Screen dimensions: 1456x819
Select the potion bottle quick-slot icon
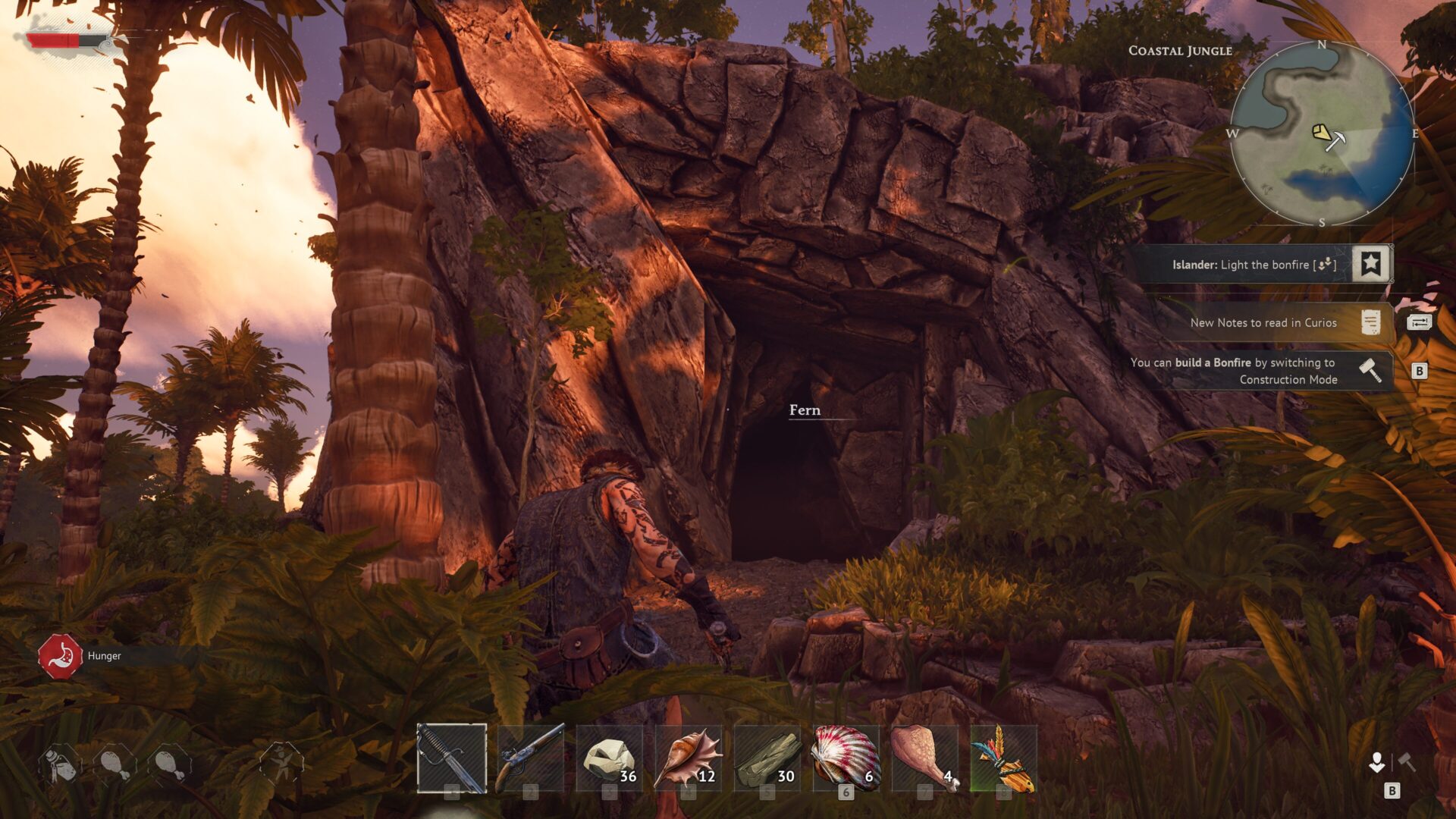tap(60, 764)
